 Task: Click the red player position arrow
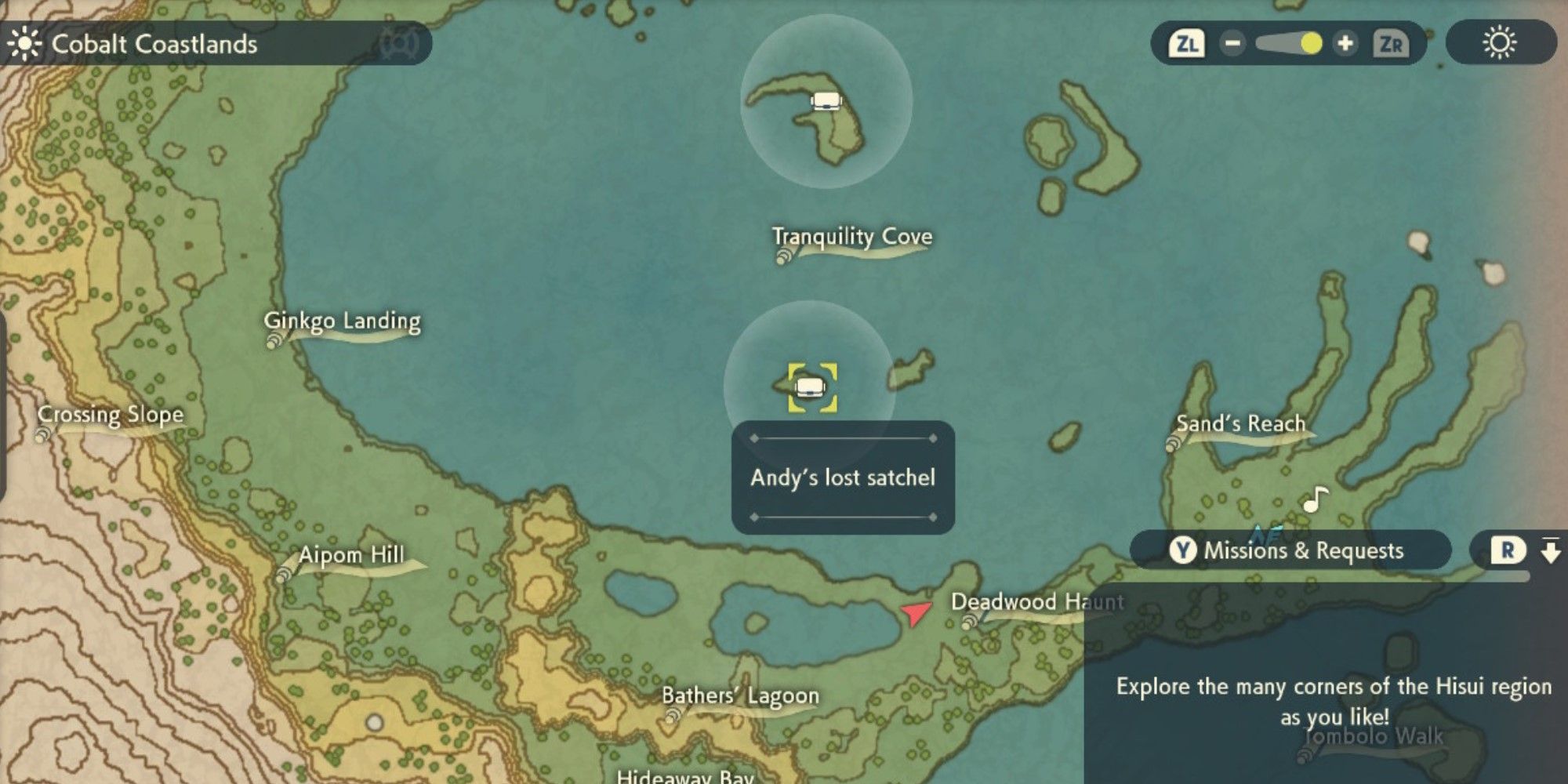[915, 613]
